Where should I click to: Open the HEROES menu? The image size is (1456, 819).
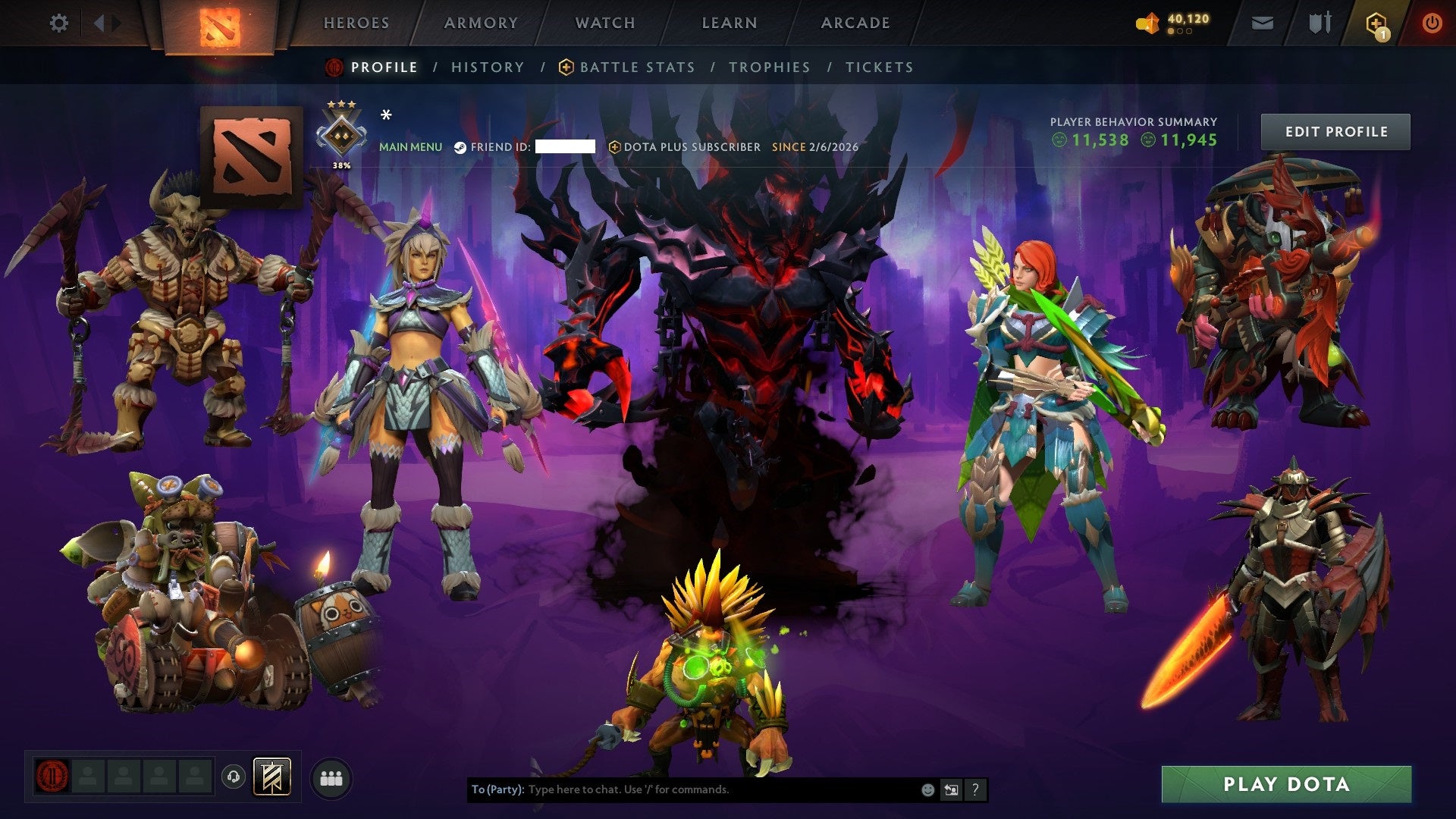point(356,23)
